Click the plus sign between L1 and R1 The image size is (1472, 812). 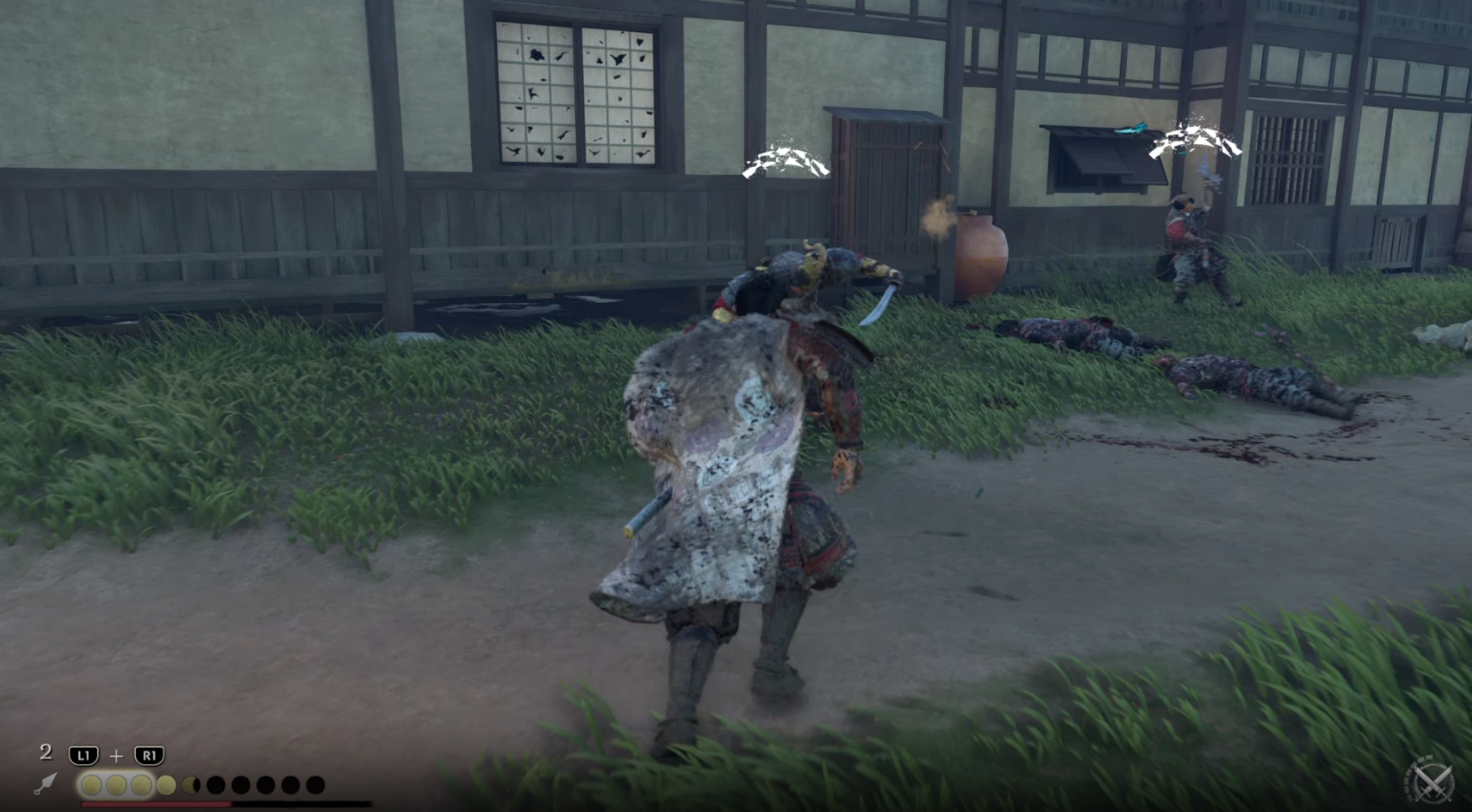(116, 755)
